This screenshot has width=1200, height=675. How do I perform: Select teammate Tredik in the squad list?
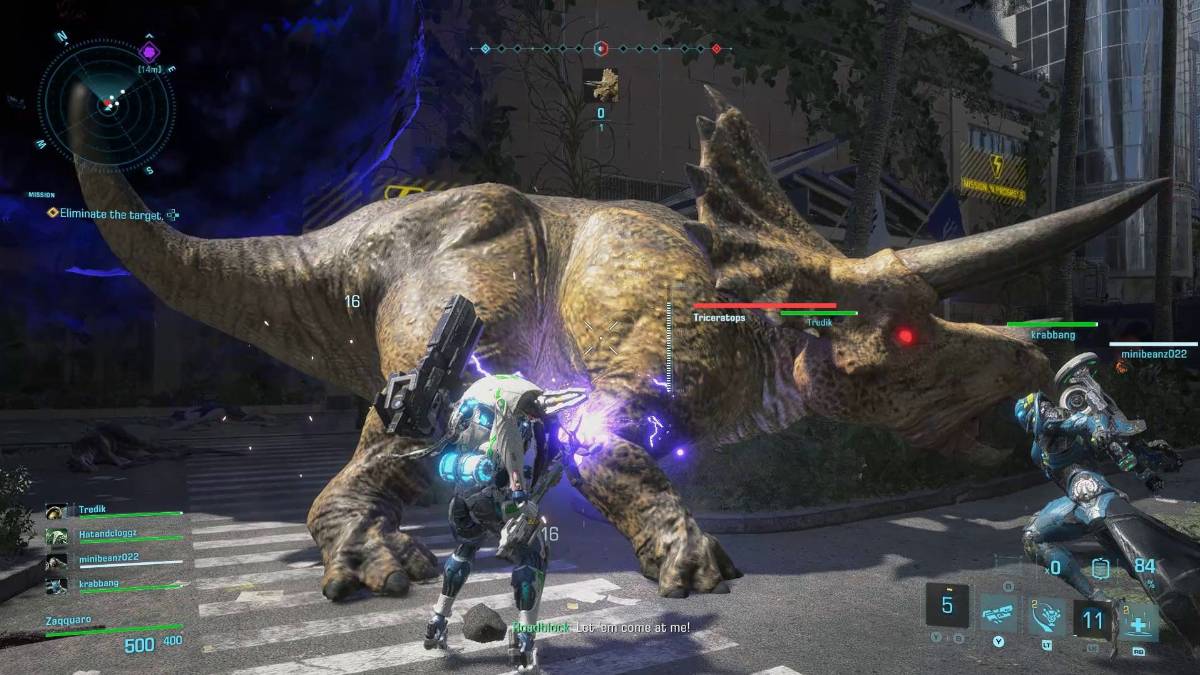(x=100, y=511)
